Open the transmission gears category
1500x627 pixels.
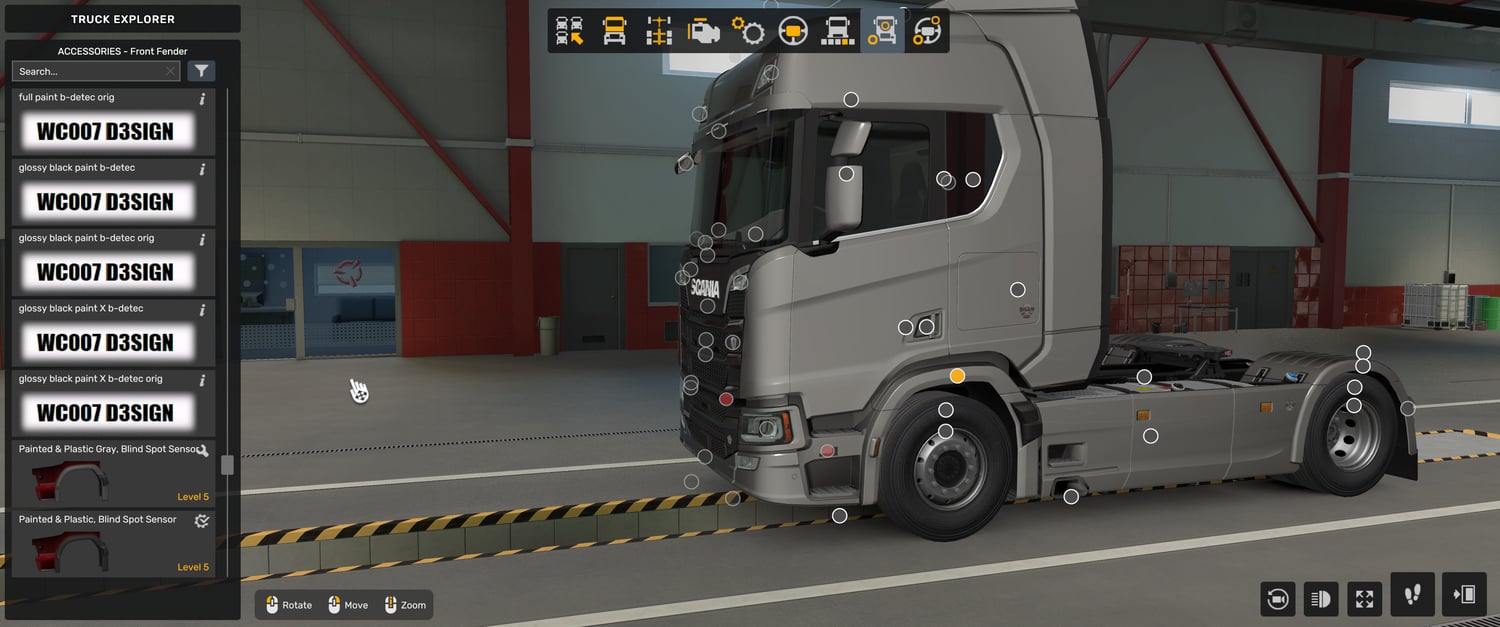tap(748, 32)
